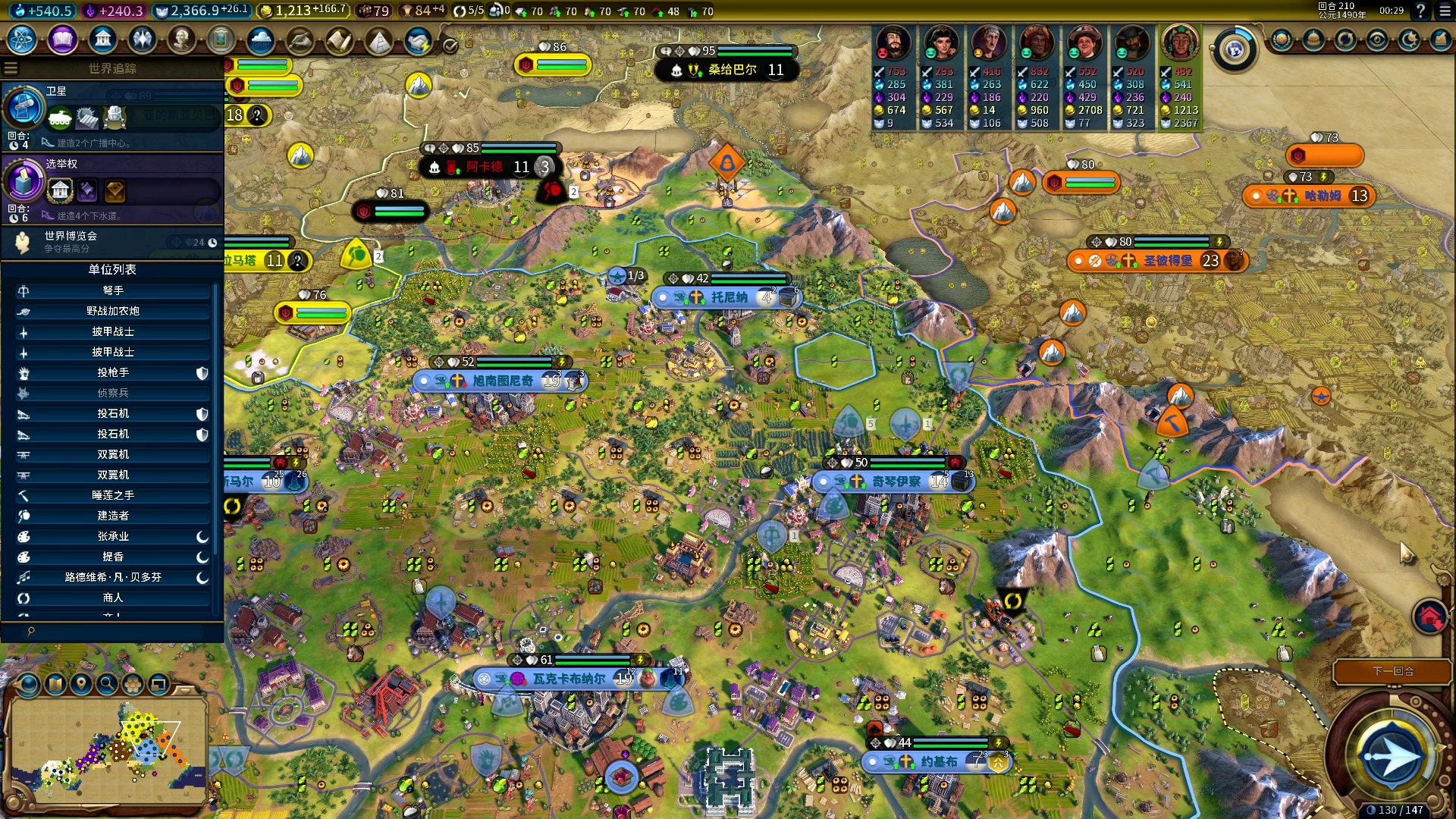Image resolution: width=1456 pixels, height=819 pixels.
Task: Open the eye icon in the top-right ribbon
Action: click(x=1377, y=40)
